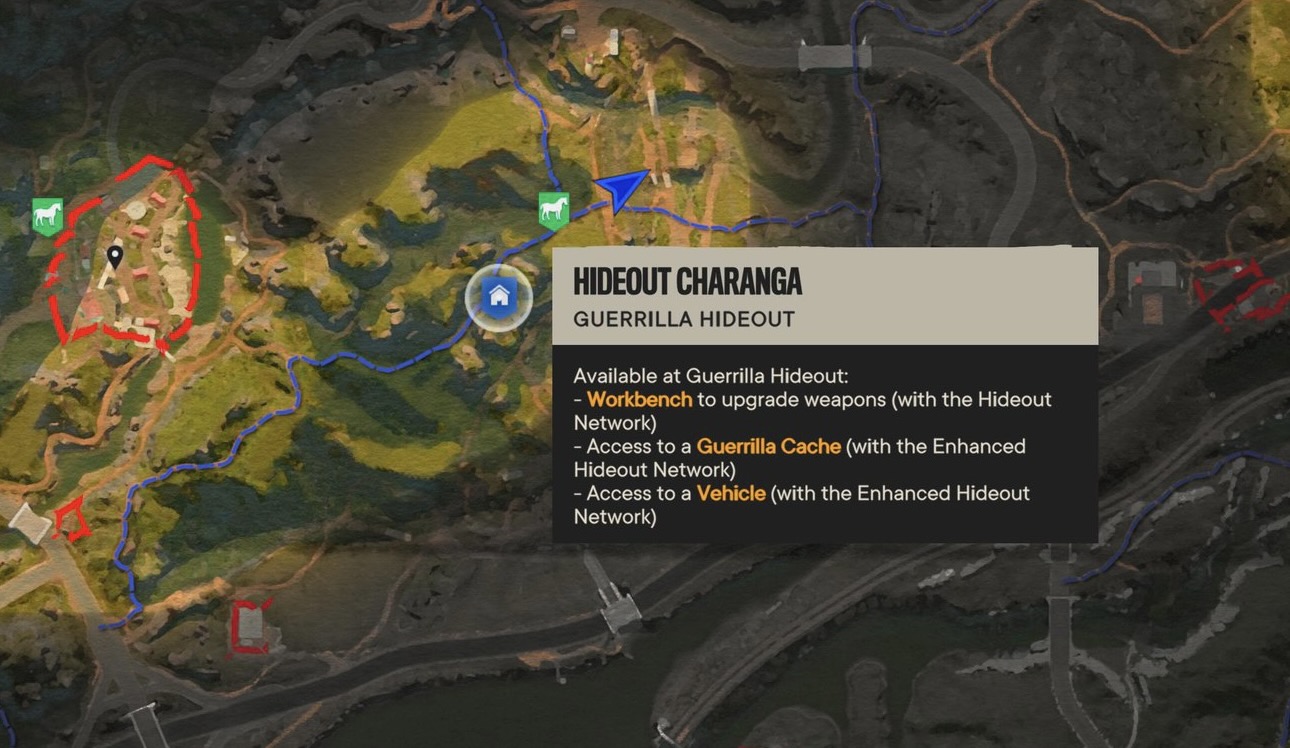Choose the horse marker beside the red-outlined camp
Screen dimensions: 1290x748
click(47, 215)
